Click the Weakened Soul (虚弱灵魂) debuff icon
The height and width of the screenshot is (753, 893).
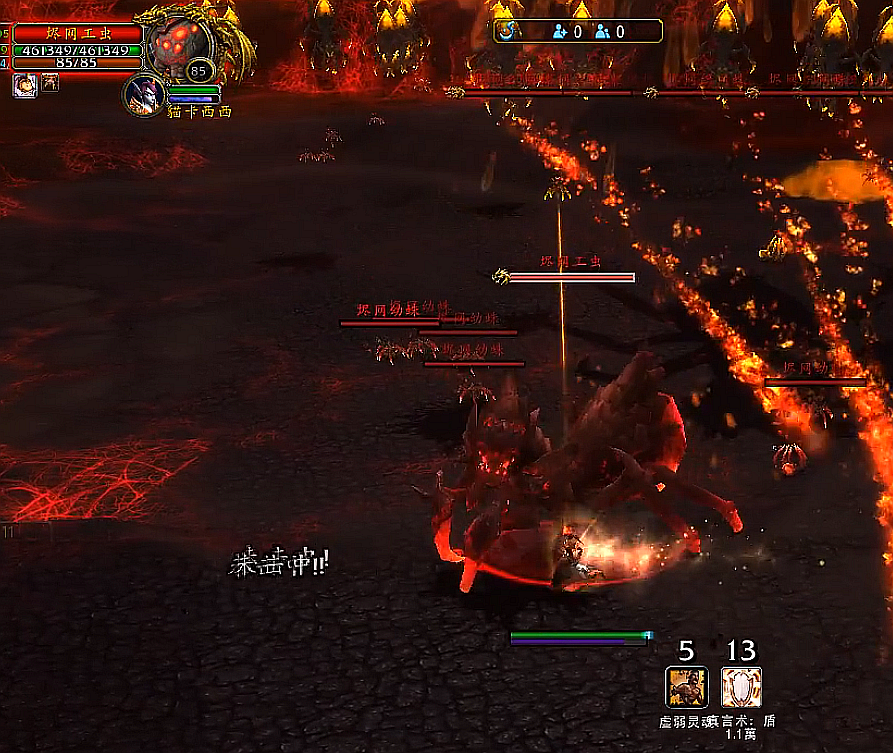[686, 688]
